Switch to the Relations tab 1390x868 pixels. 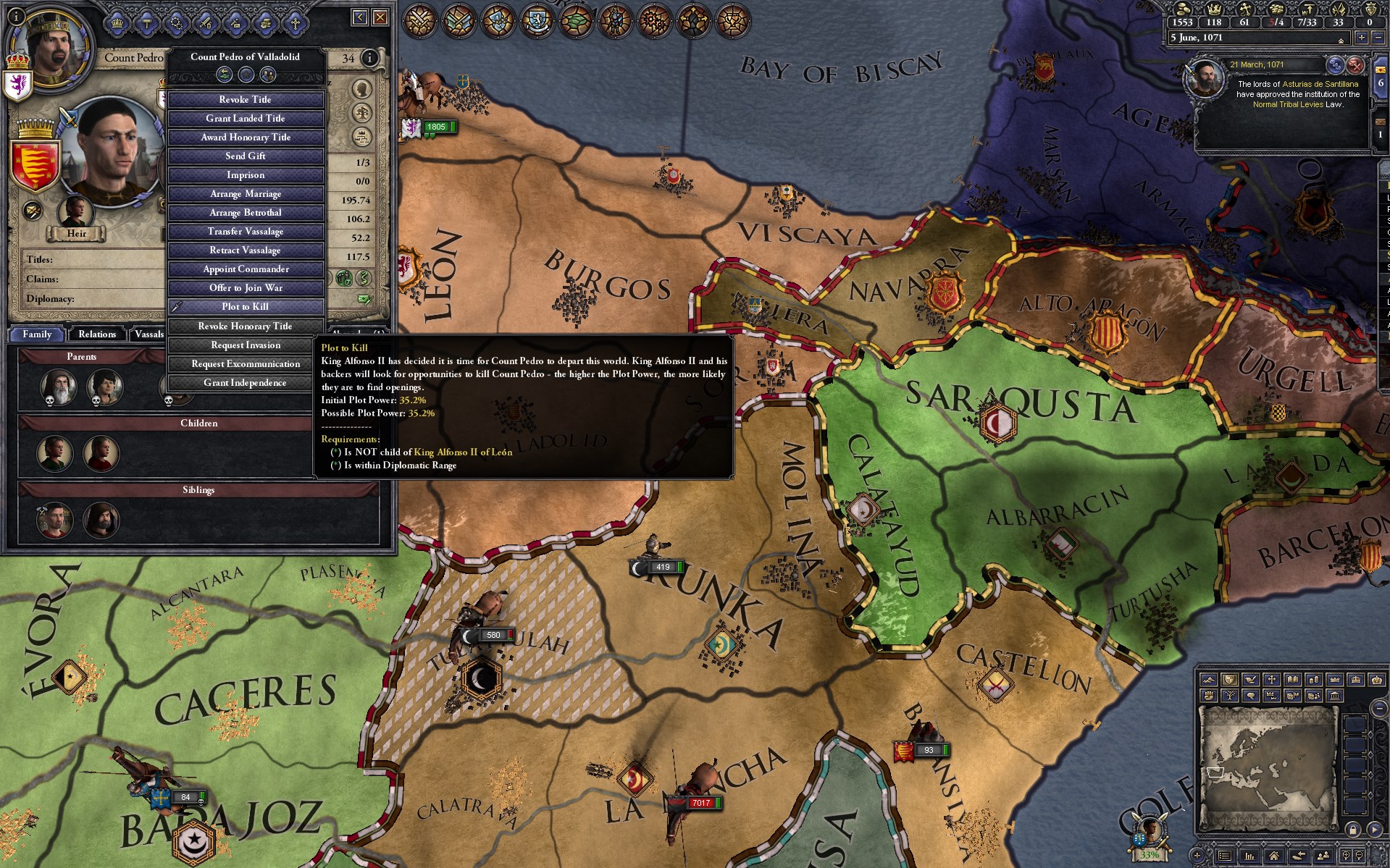pyautogui.click(x=96, y=334)
